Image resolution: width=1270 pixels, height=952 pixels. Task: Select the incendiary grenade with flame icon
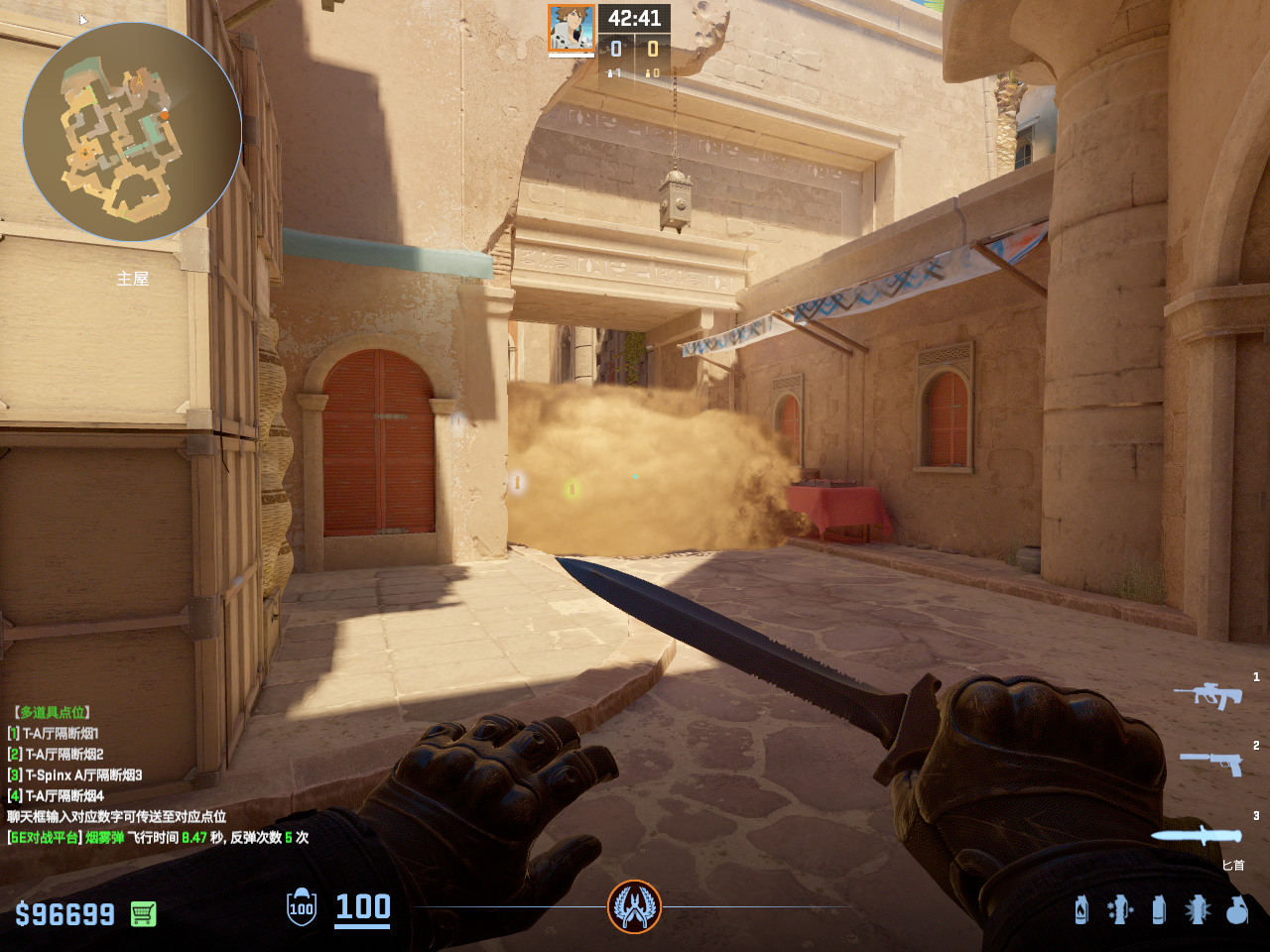coord(1080,909)
